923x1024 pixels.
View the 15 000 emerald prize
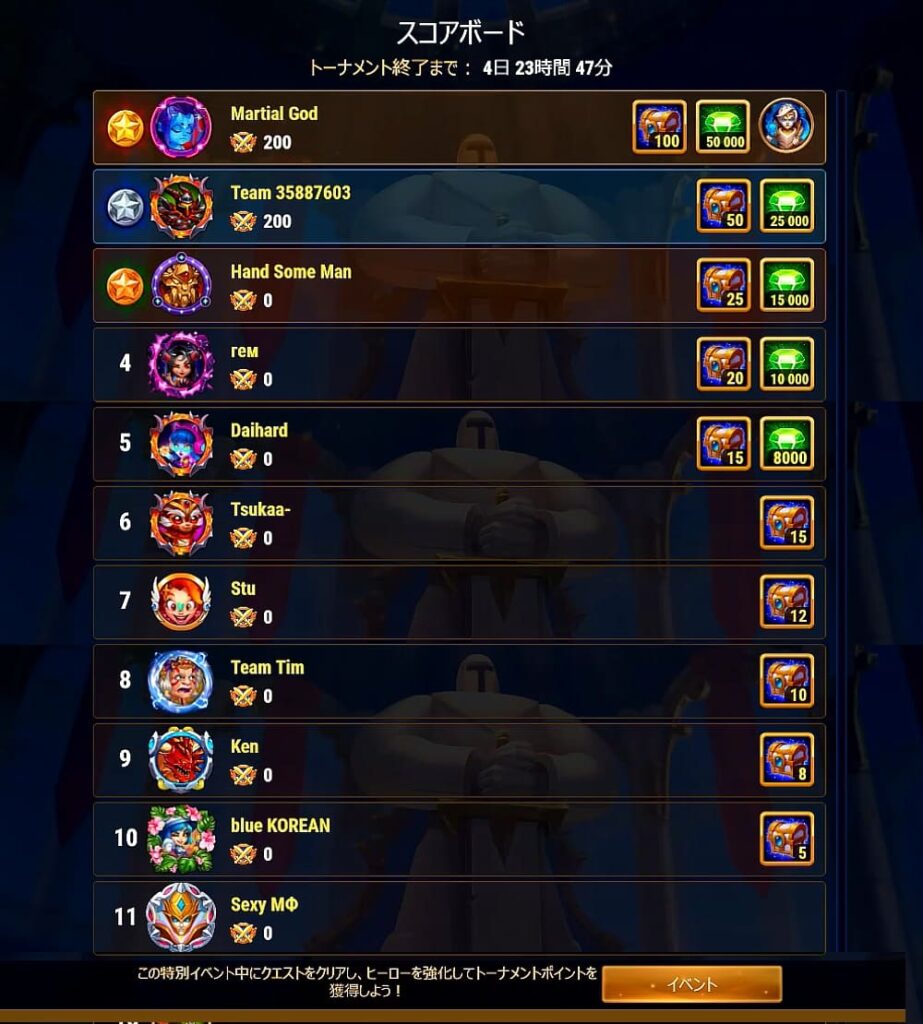click(786, 285)
